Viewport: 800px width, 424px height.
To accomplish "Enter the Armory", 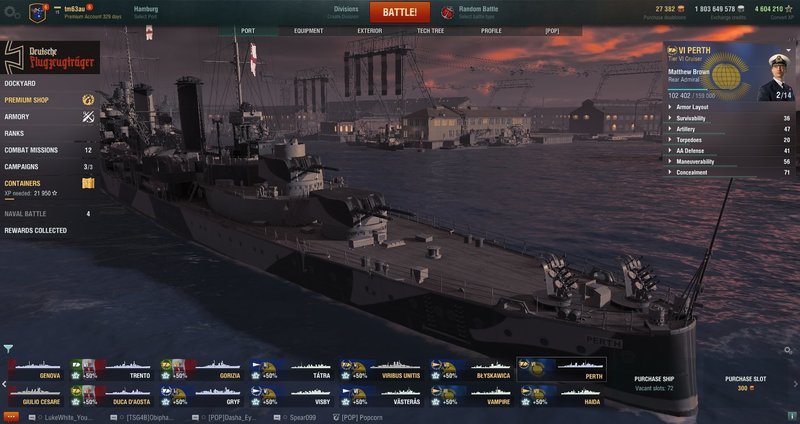I will [17, 116].
